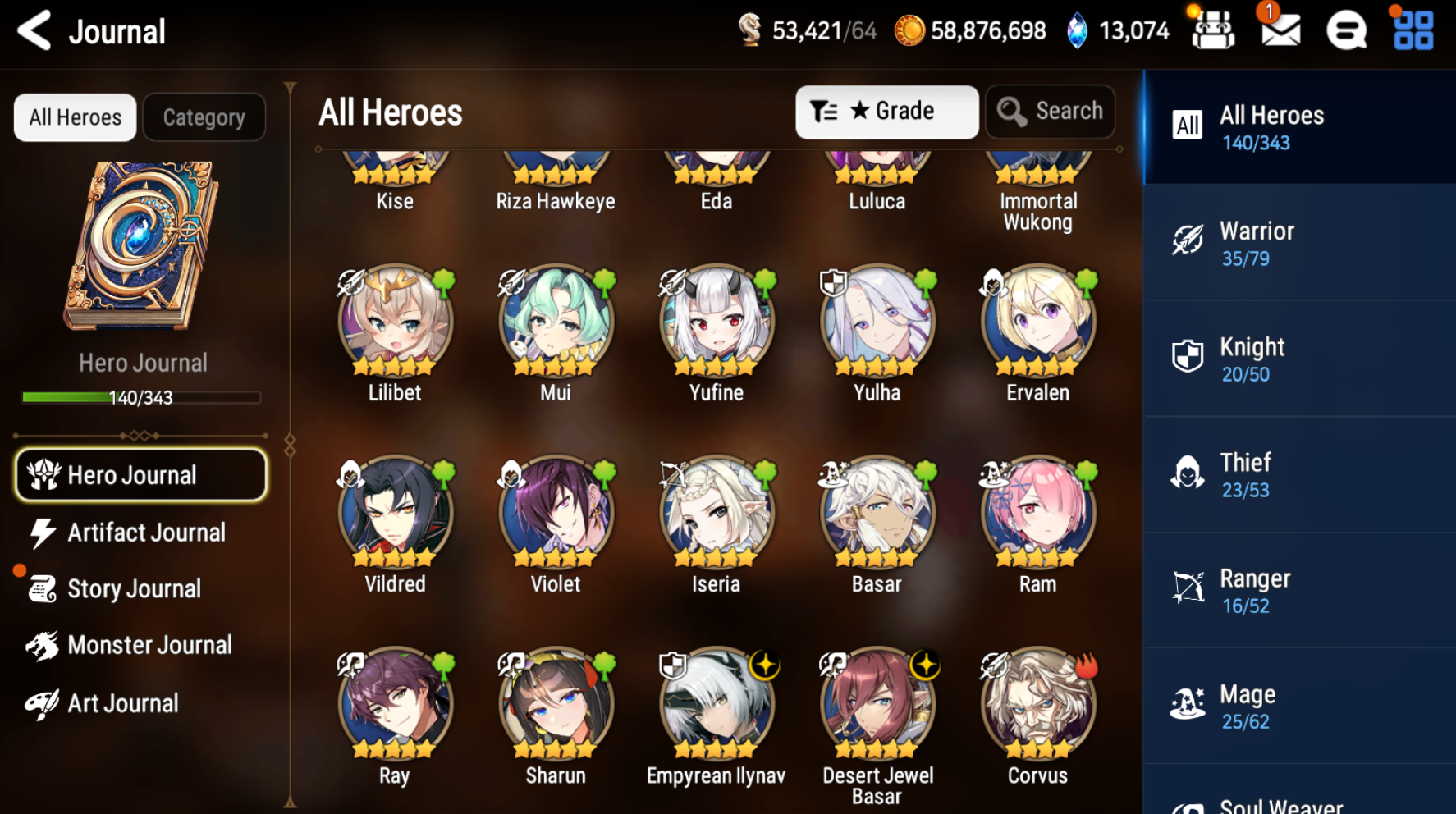
Task: Open the grid menu icon
Action: [1413, 31]
